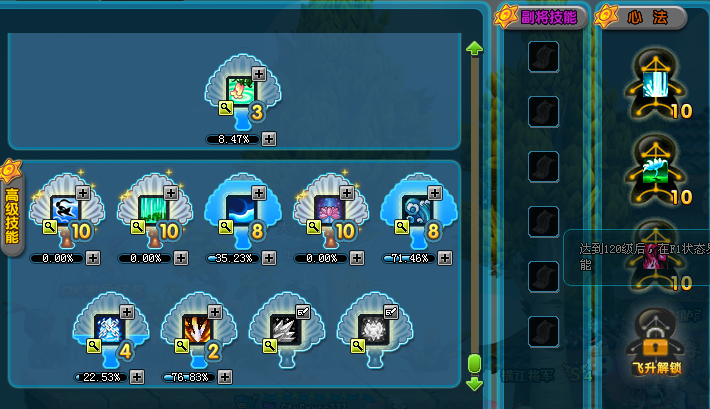Activate the crescent moon skill icon
The width and height of the screenshot is (710, 409).
click(x=240, y=207)
